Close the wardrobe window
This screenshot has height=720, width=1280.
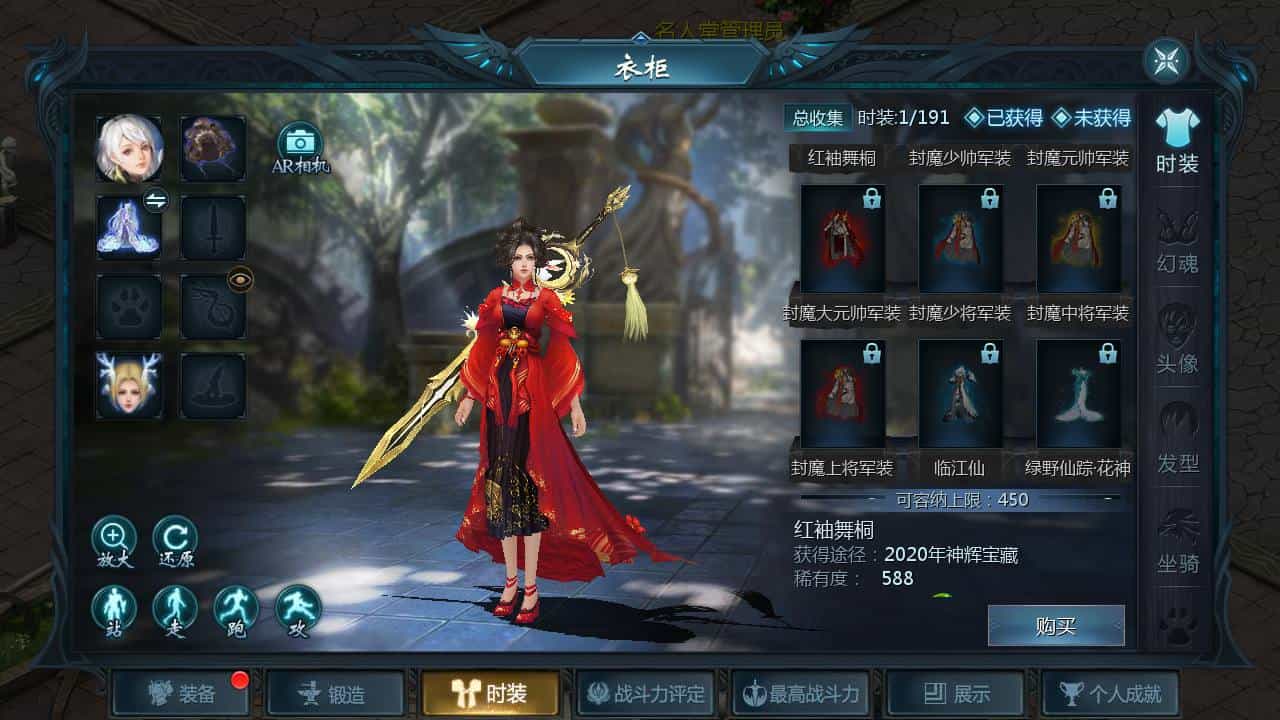tap(1166, 61)
